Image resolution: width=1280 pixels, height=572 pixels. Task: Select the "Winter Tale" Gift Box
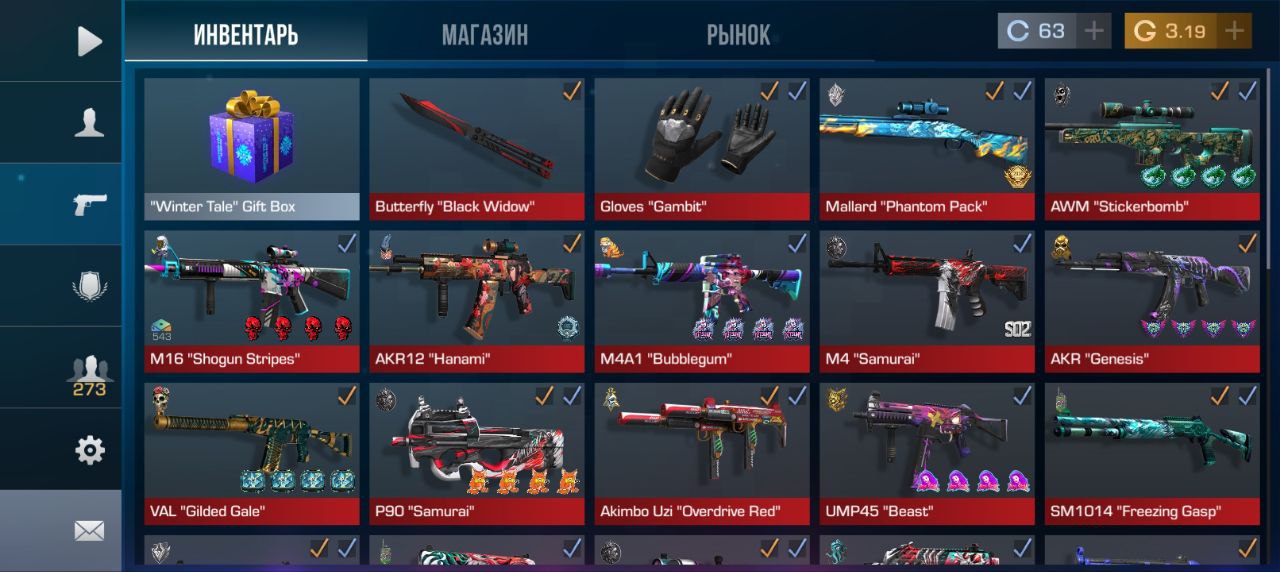tap(251, 148)
